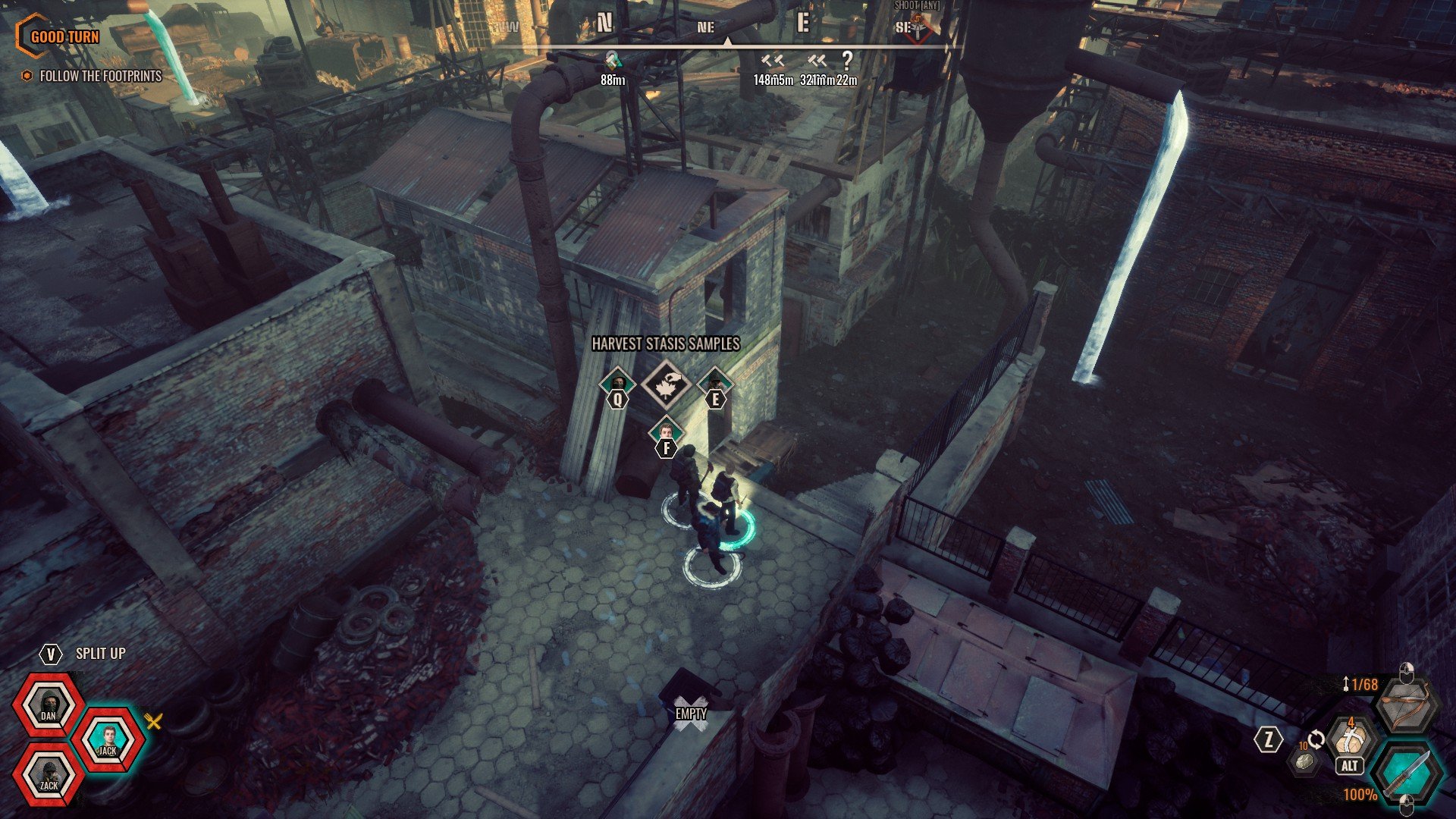Switch to Jack's portrait hexagon
The width and height of the screenshot is (1456, 819).
pos(109,741)
